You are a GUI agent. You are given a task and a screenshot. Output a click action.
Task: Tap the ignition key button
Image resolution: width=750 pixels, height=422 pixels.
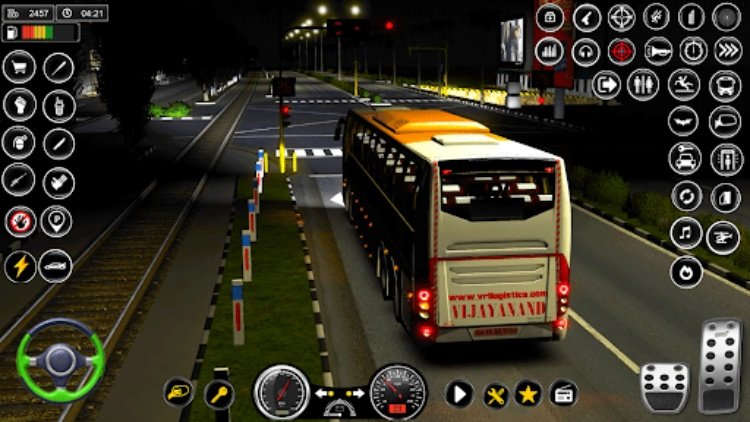coord(219,394)
